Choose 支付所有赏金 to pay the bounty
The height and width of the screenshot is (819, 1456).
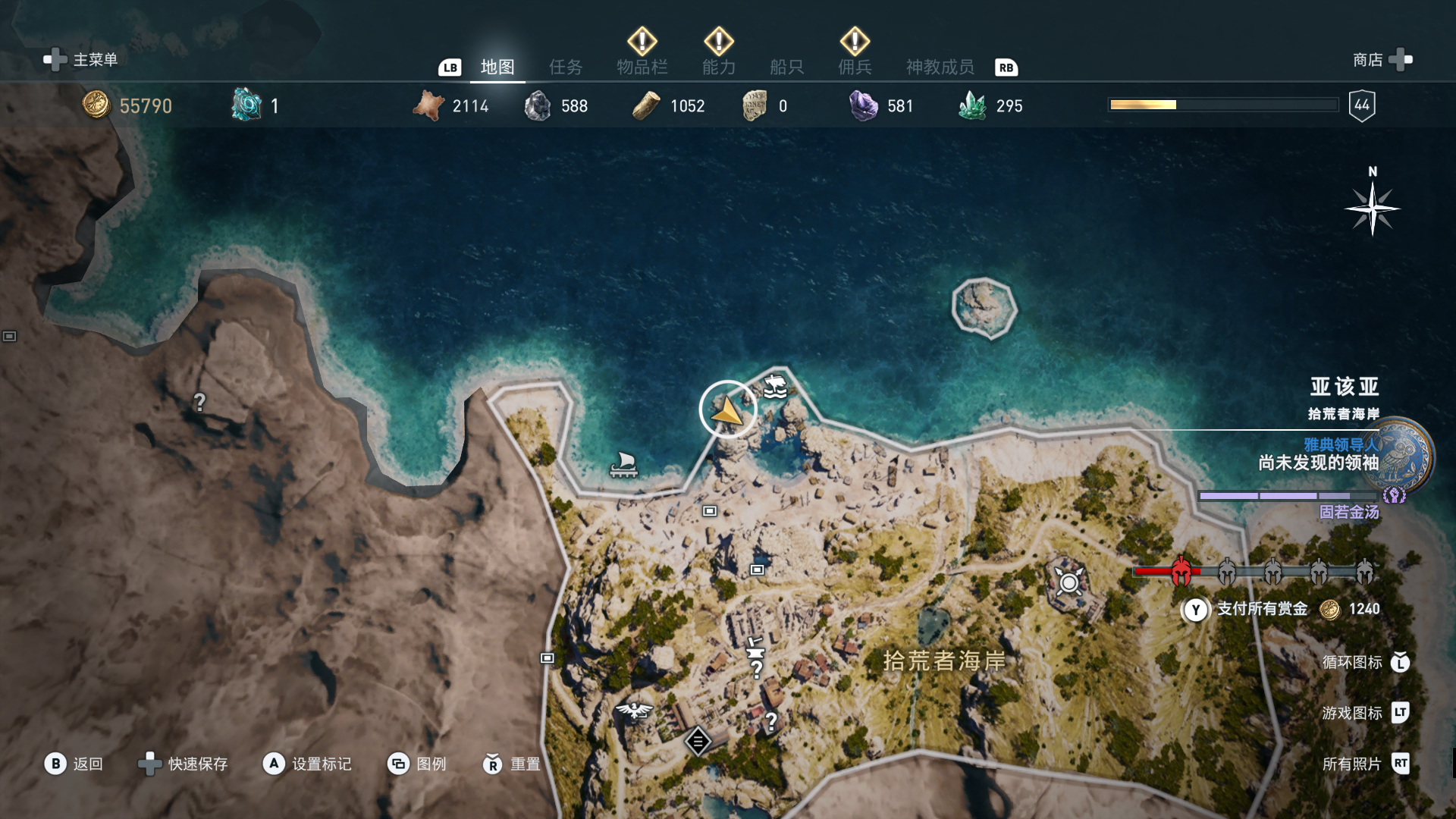[x=1261, y=609]
